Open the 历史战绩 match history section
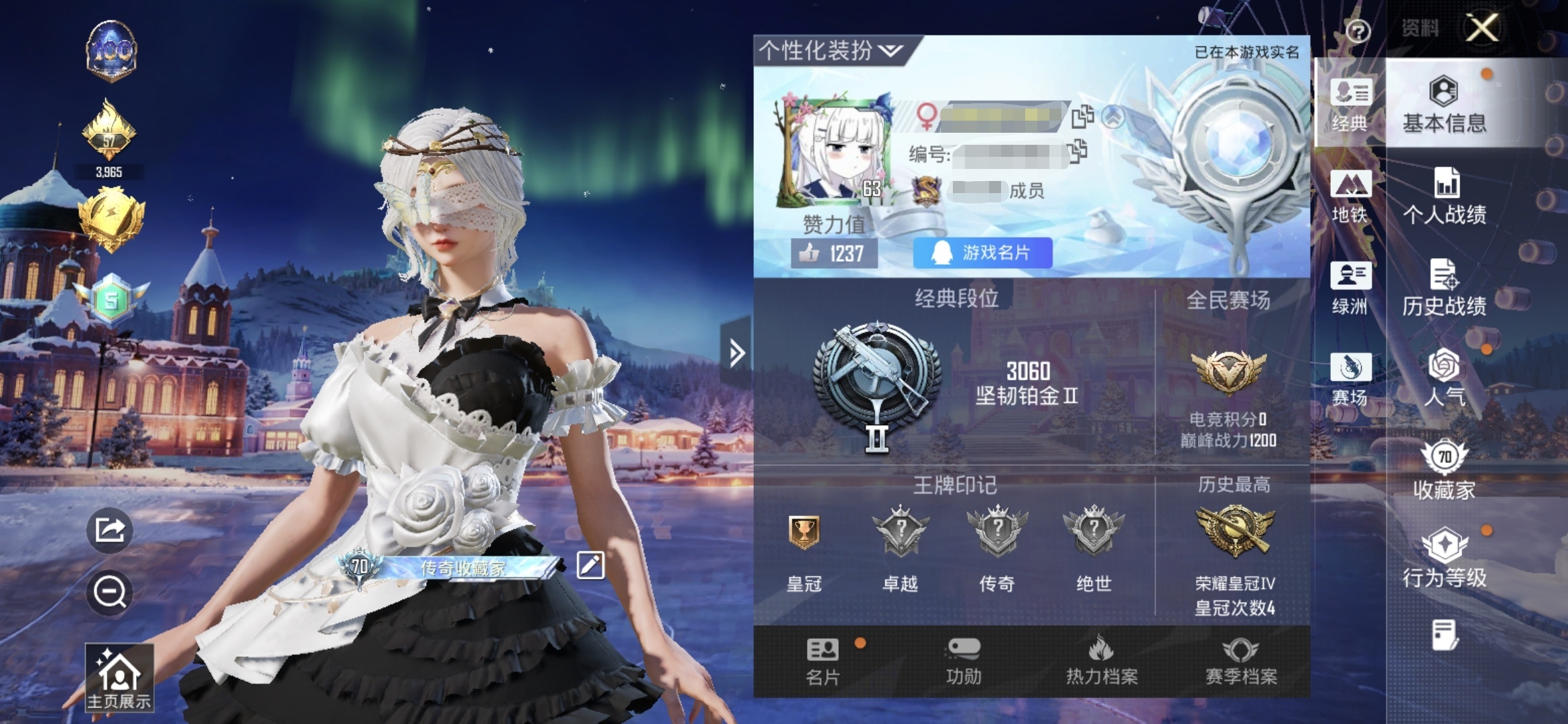The image size is (1568, 724). 1444,288
